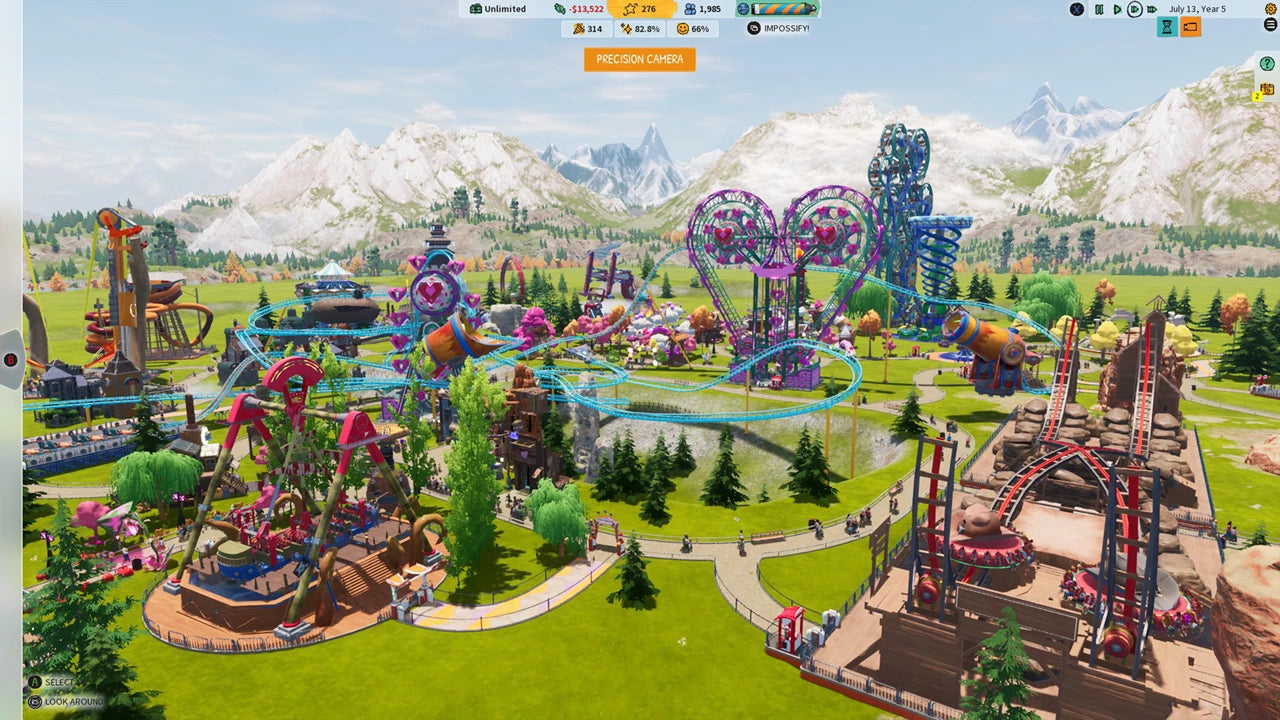Enable normal game speed with the play icon
This screenshot has width=1280, height=720.
pos(1118,9)
